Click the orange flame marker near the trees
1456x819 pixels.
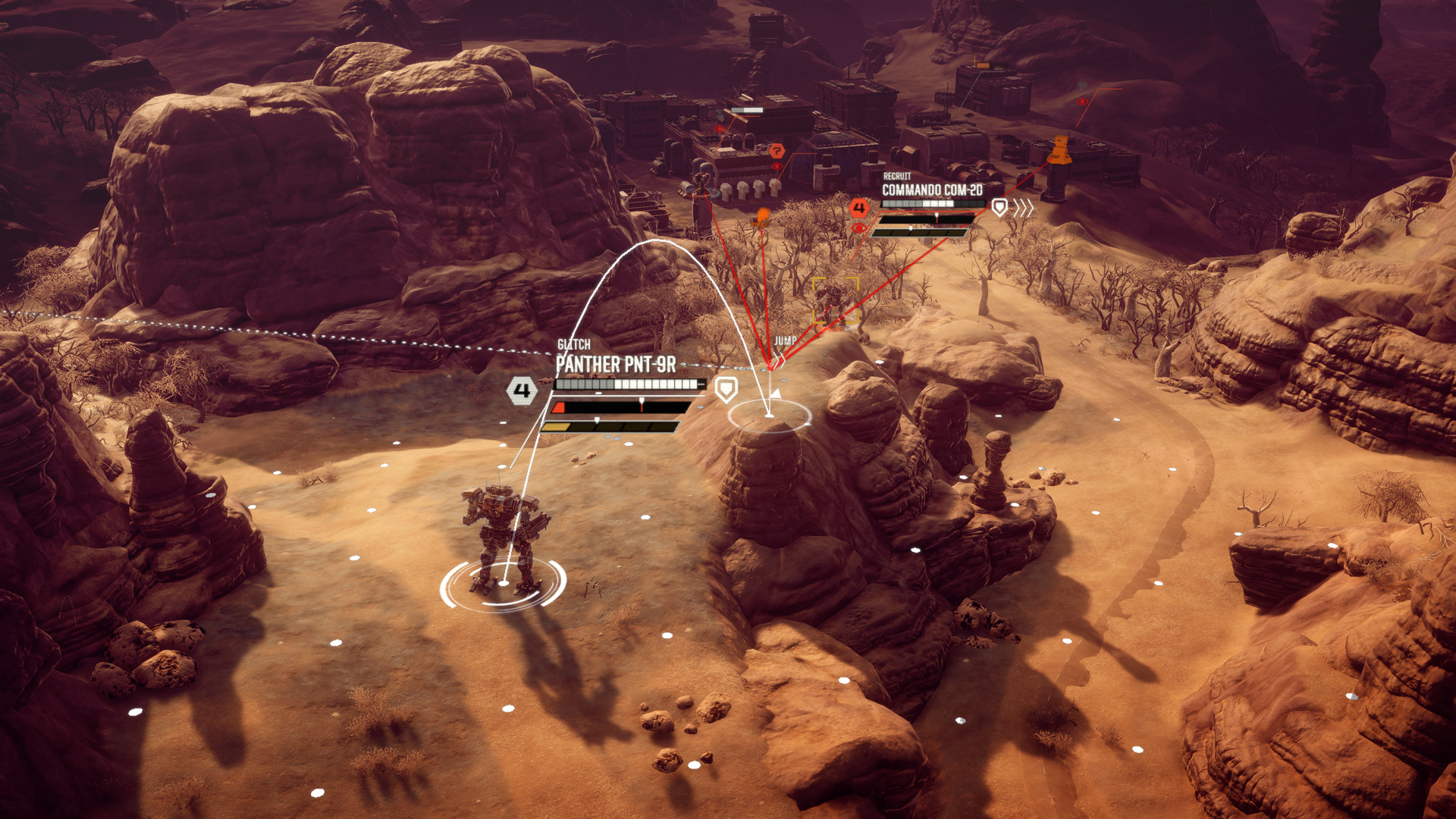coord(763,217)
